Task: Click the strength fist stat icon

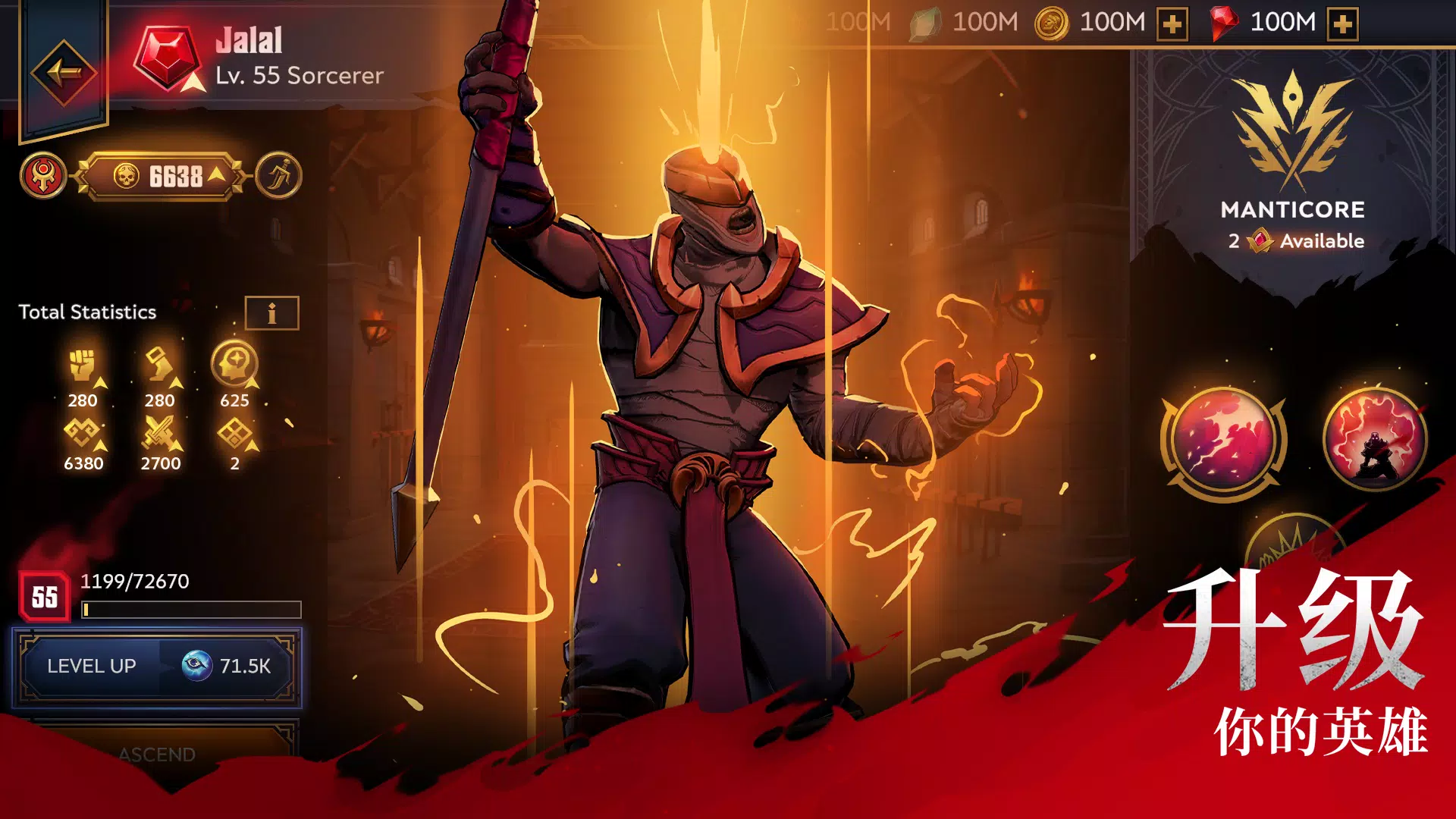Action: [83, 362]
